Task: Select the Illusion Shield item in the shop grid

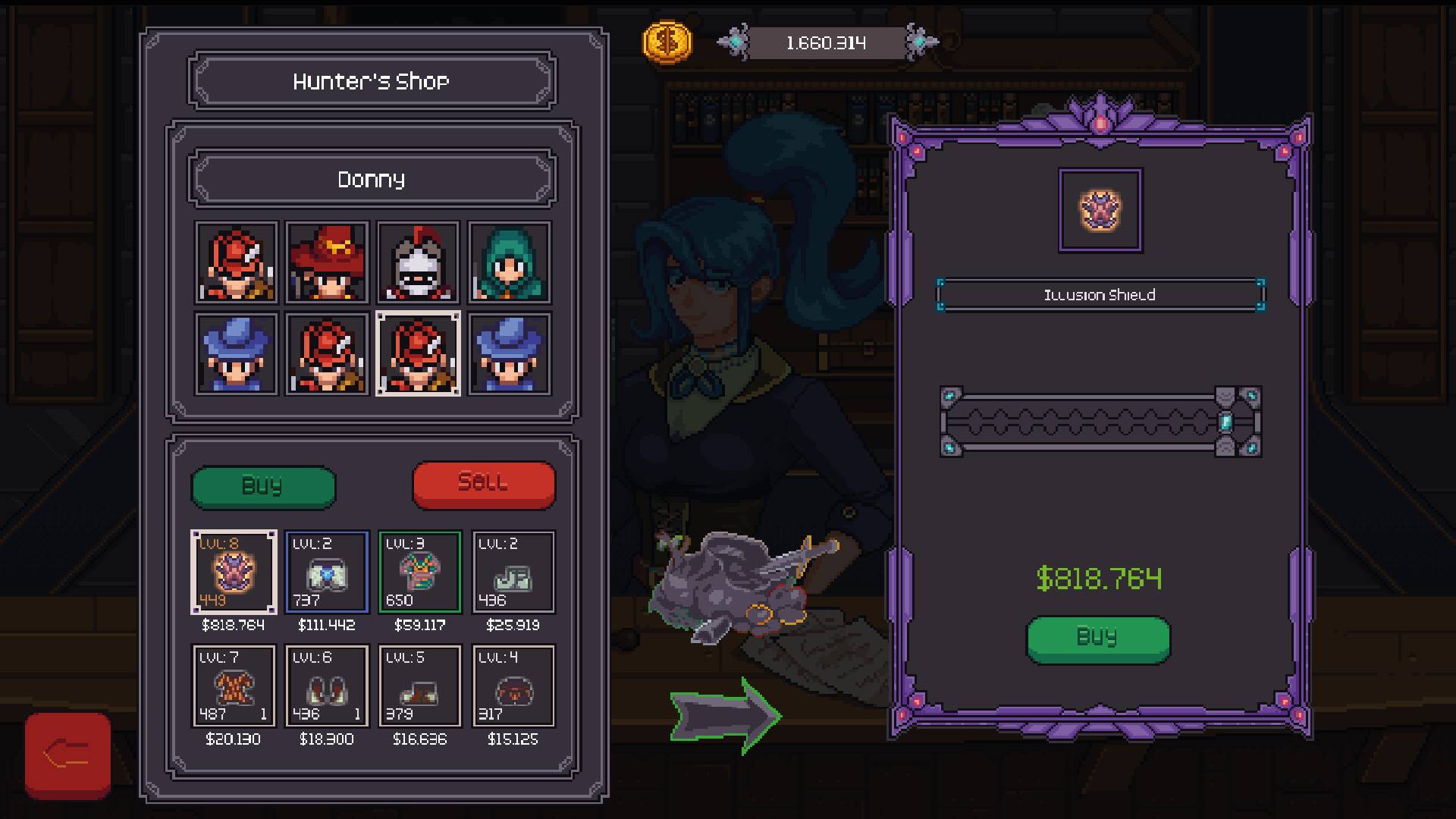Action: click(x=233, y=573)
